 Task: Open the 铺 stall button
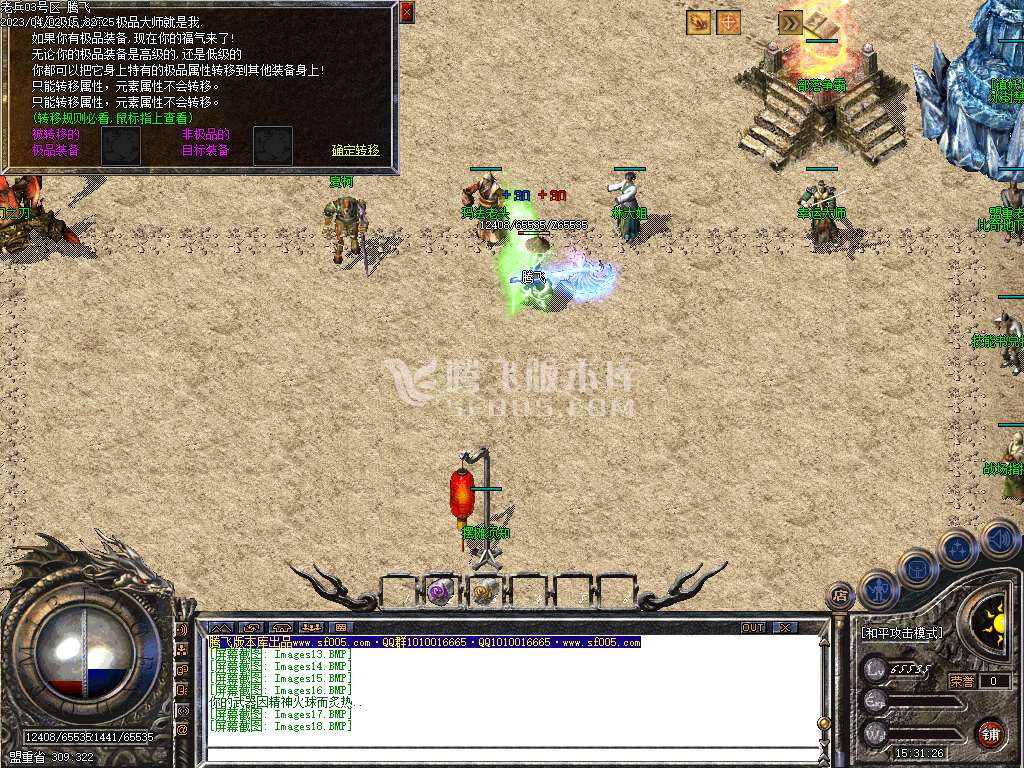[990, 733]
